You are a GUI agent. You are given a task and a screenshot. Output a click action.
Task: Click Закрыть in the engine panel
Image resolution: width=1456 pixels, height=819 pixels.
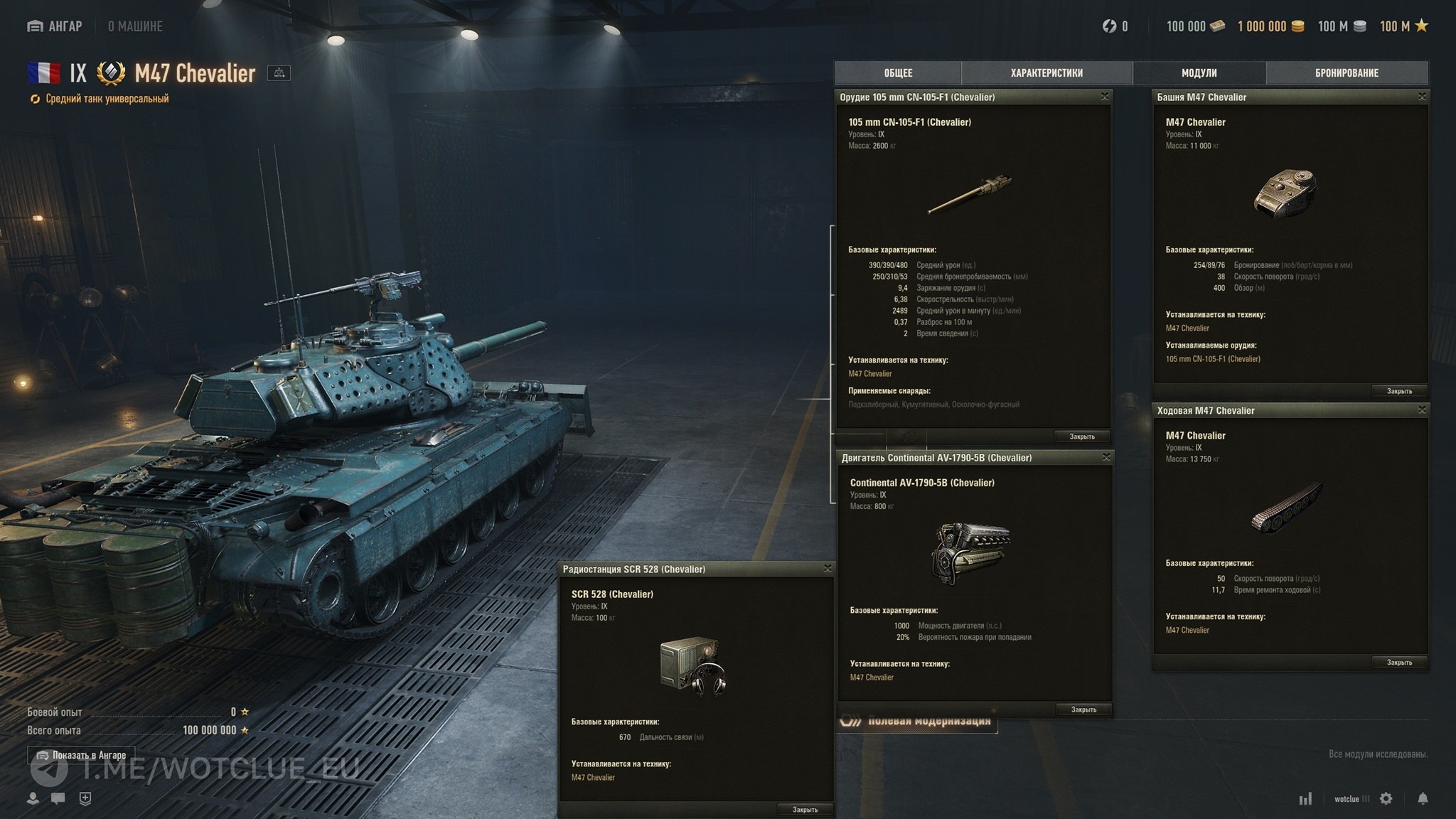point(1083,710)
